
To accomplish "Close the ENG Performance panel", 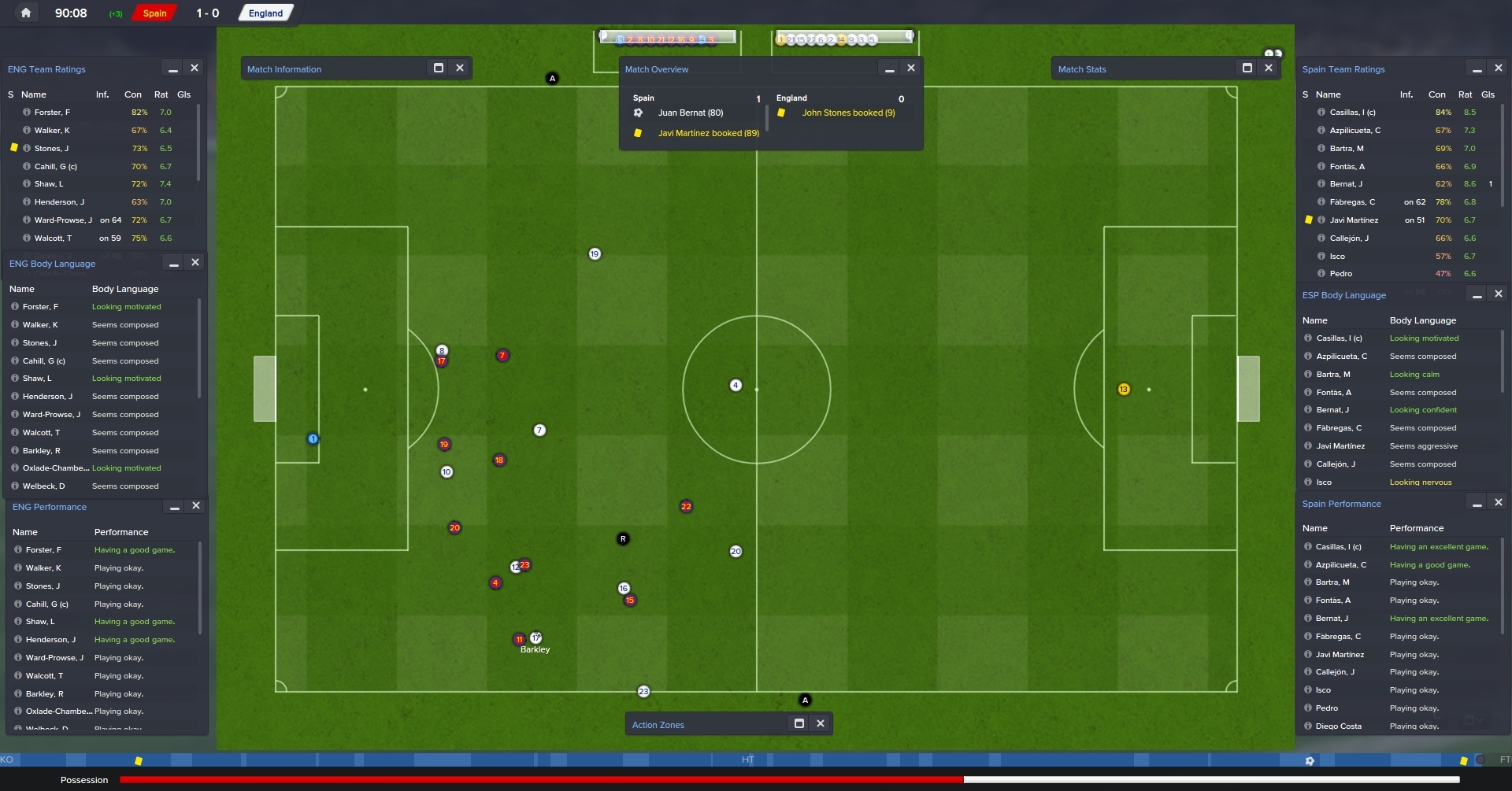I will coord(196,506).
